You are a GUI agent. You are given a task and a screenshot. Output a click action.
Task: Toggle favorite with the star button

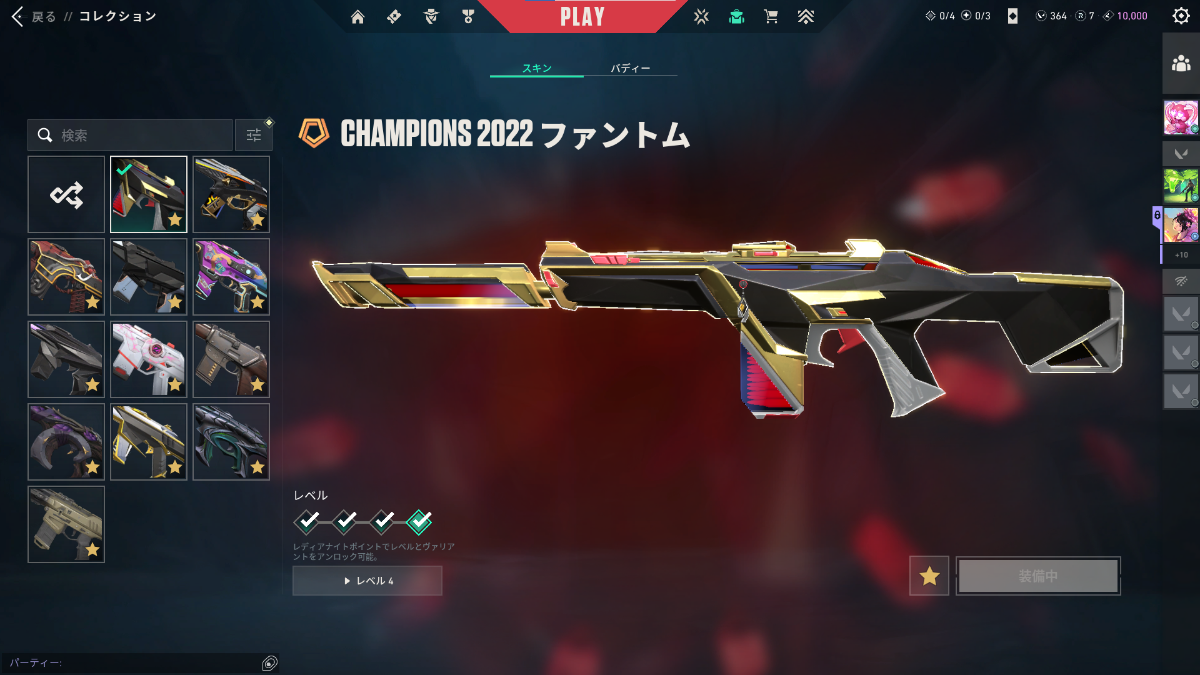[x=929, y=576]
